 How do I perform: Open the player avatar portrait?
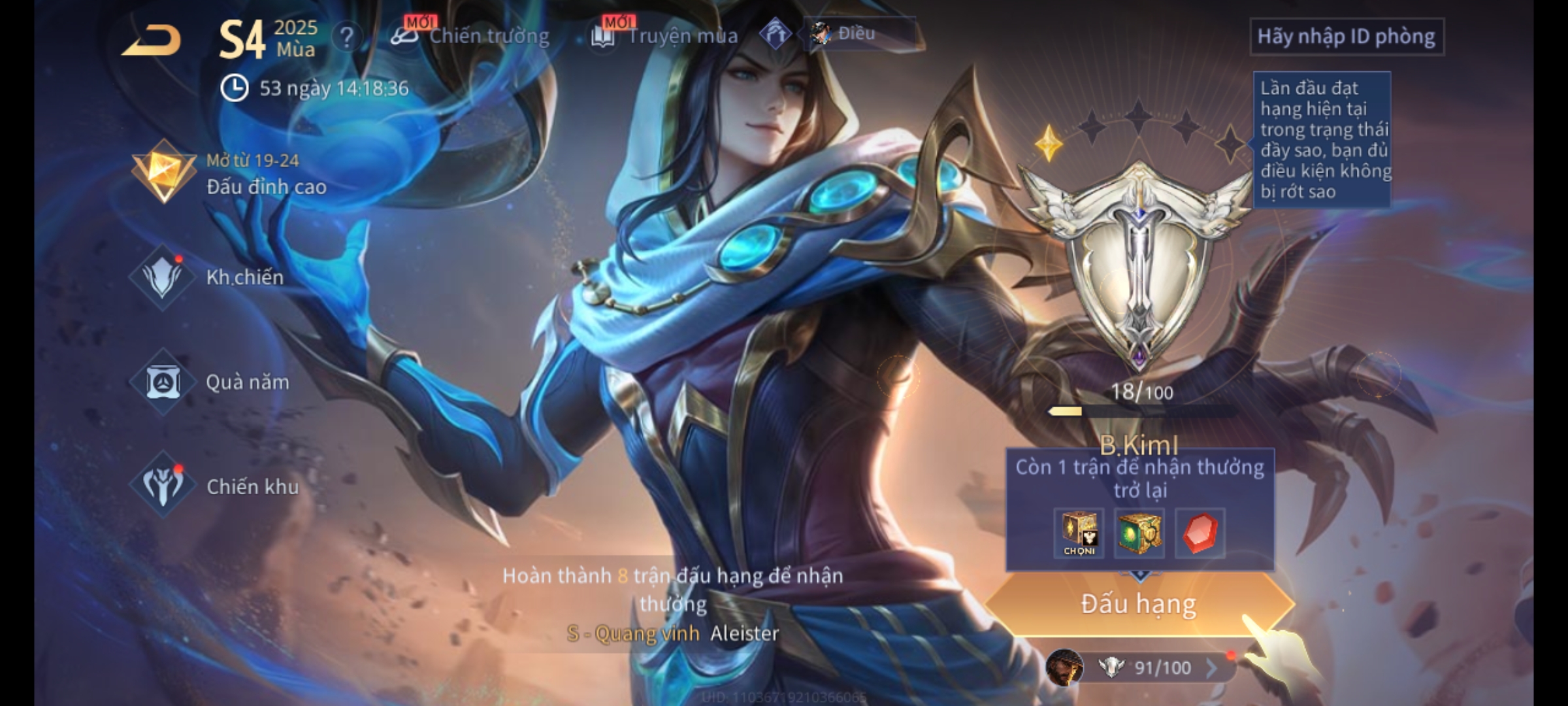pyautogui.click(x=1064, y=667)
